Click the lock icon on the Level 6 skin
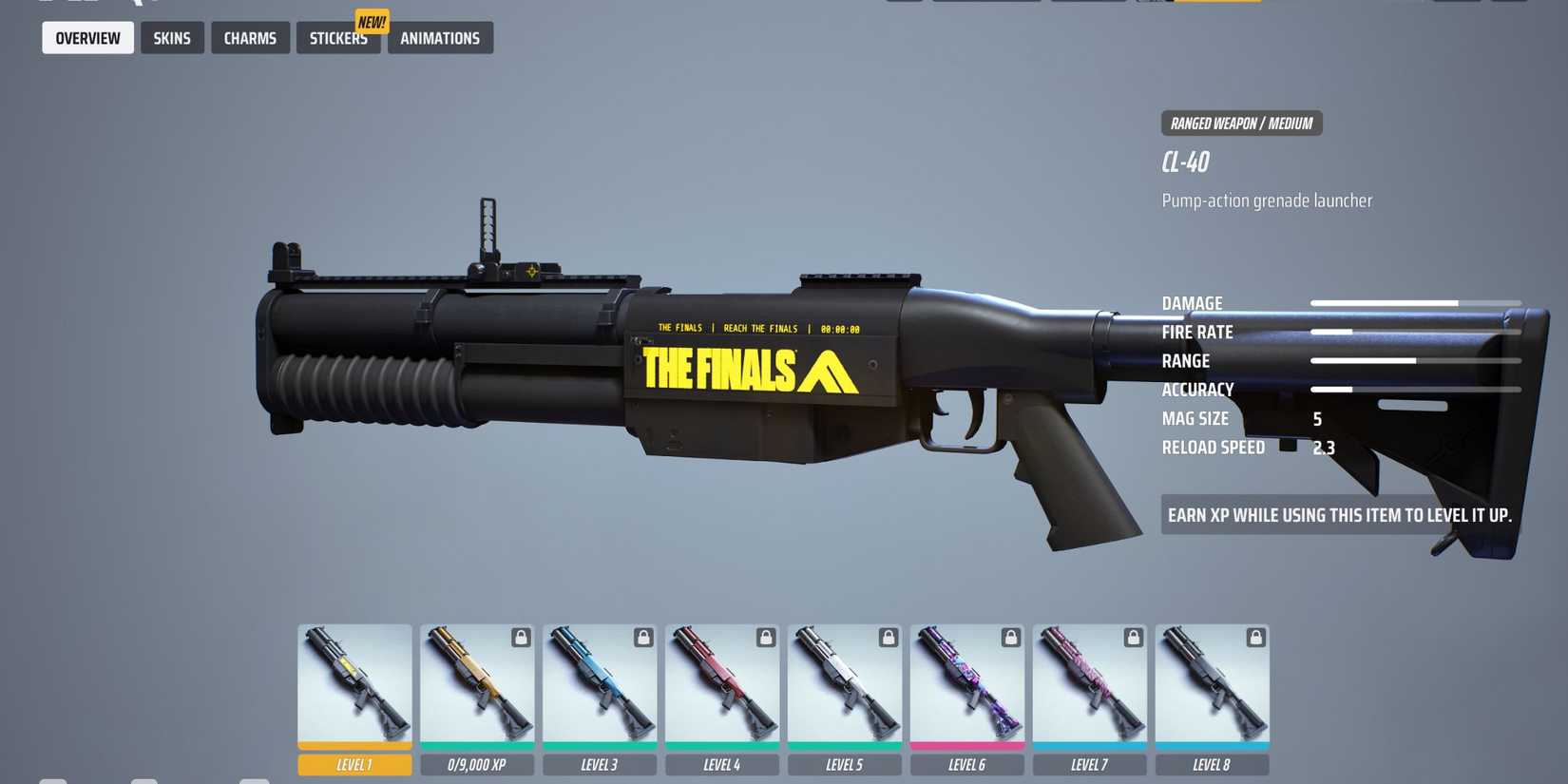 [x=1010, y=638]
